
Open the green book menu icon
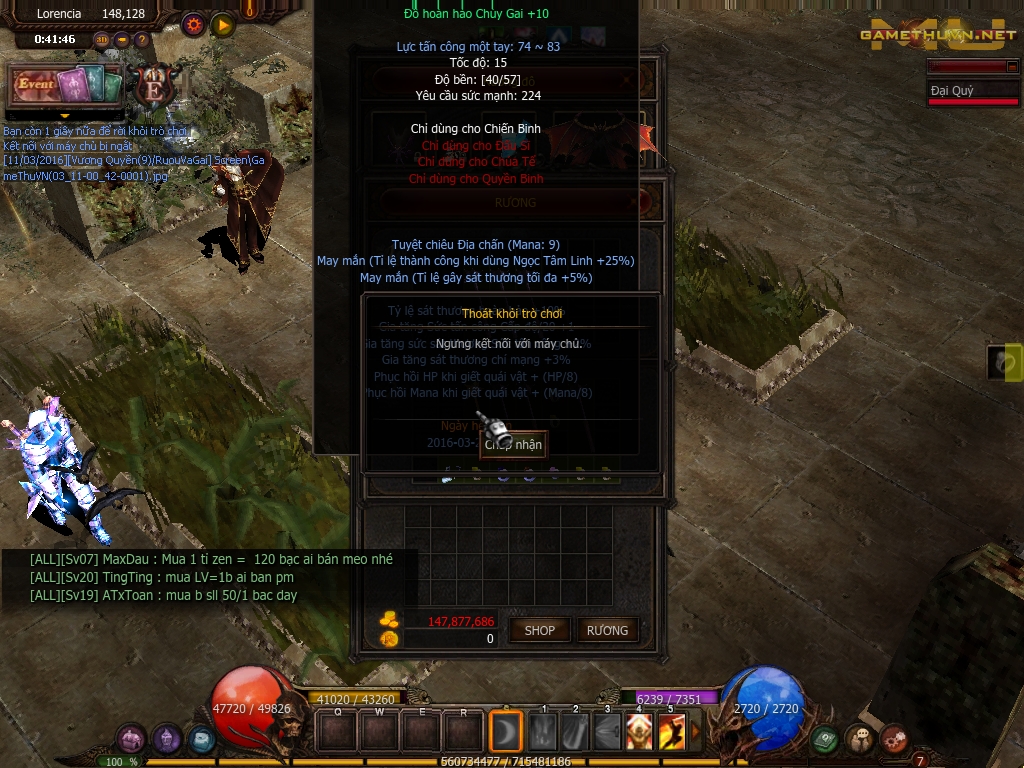[825, 739]
